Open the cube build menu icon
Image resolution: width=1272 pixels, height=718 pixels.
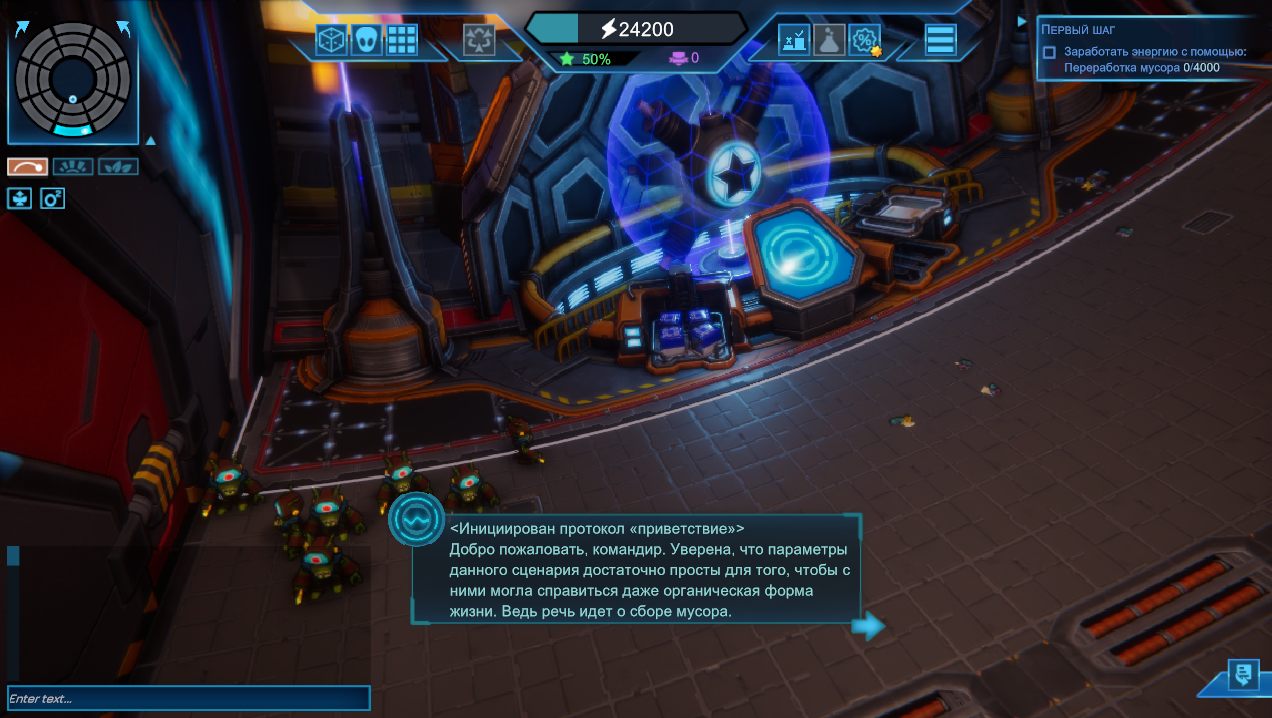(x=331, y=40)
